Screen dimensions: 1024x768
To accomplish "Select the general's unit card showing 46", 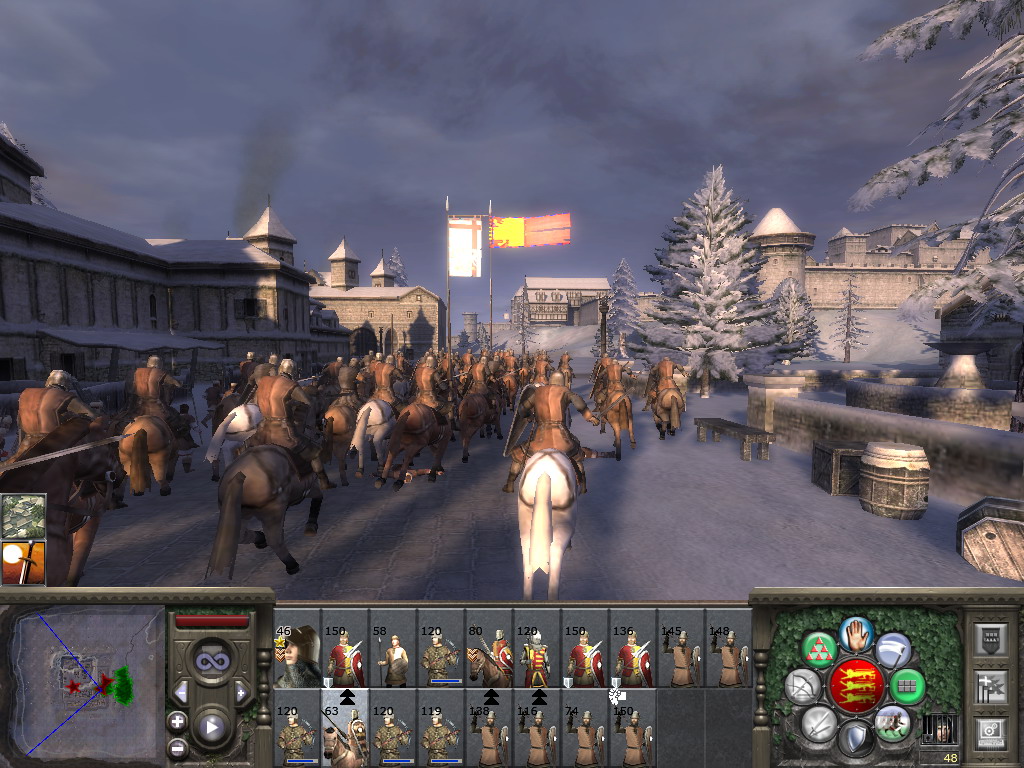I will click(x=297, y=658).
